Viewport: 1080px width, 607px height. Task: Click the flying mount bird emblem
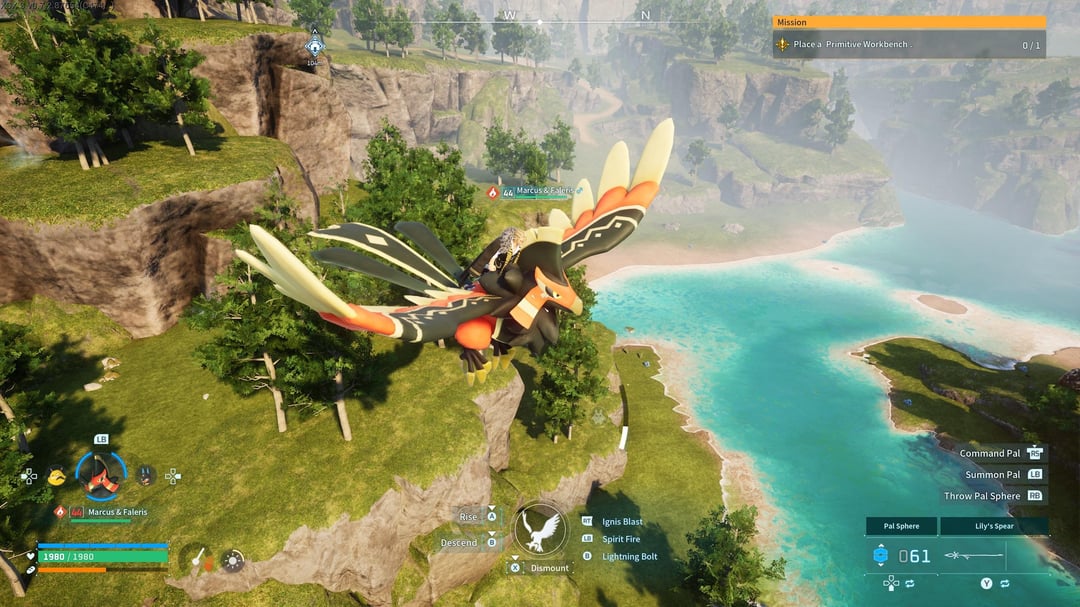(x=540, y=529)
